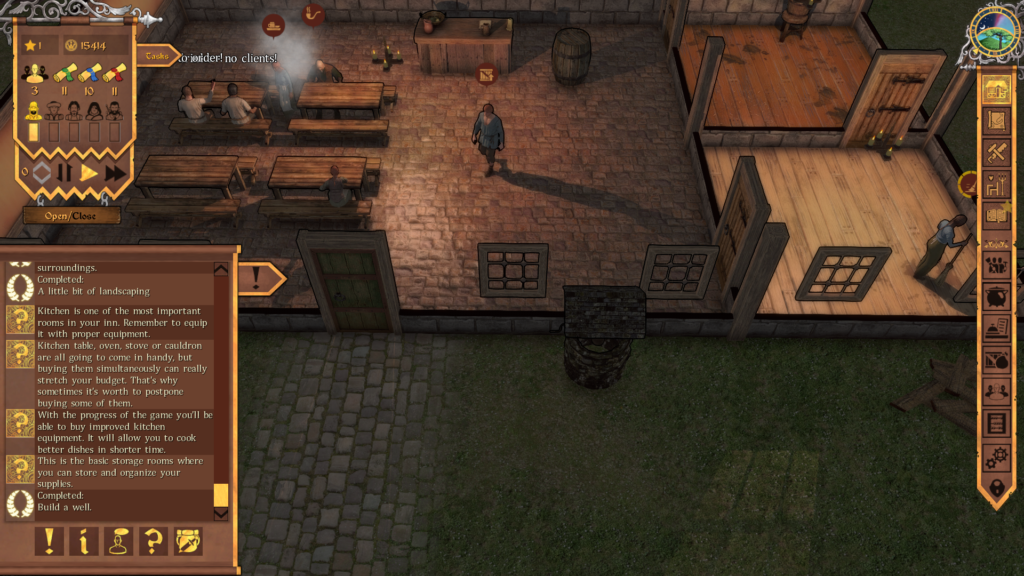Click the Open/Close inn button
The height and width of the screenshot is (576, 1024).
[72, 215]
